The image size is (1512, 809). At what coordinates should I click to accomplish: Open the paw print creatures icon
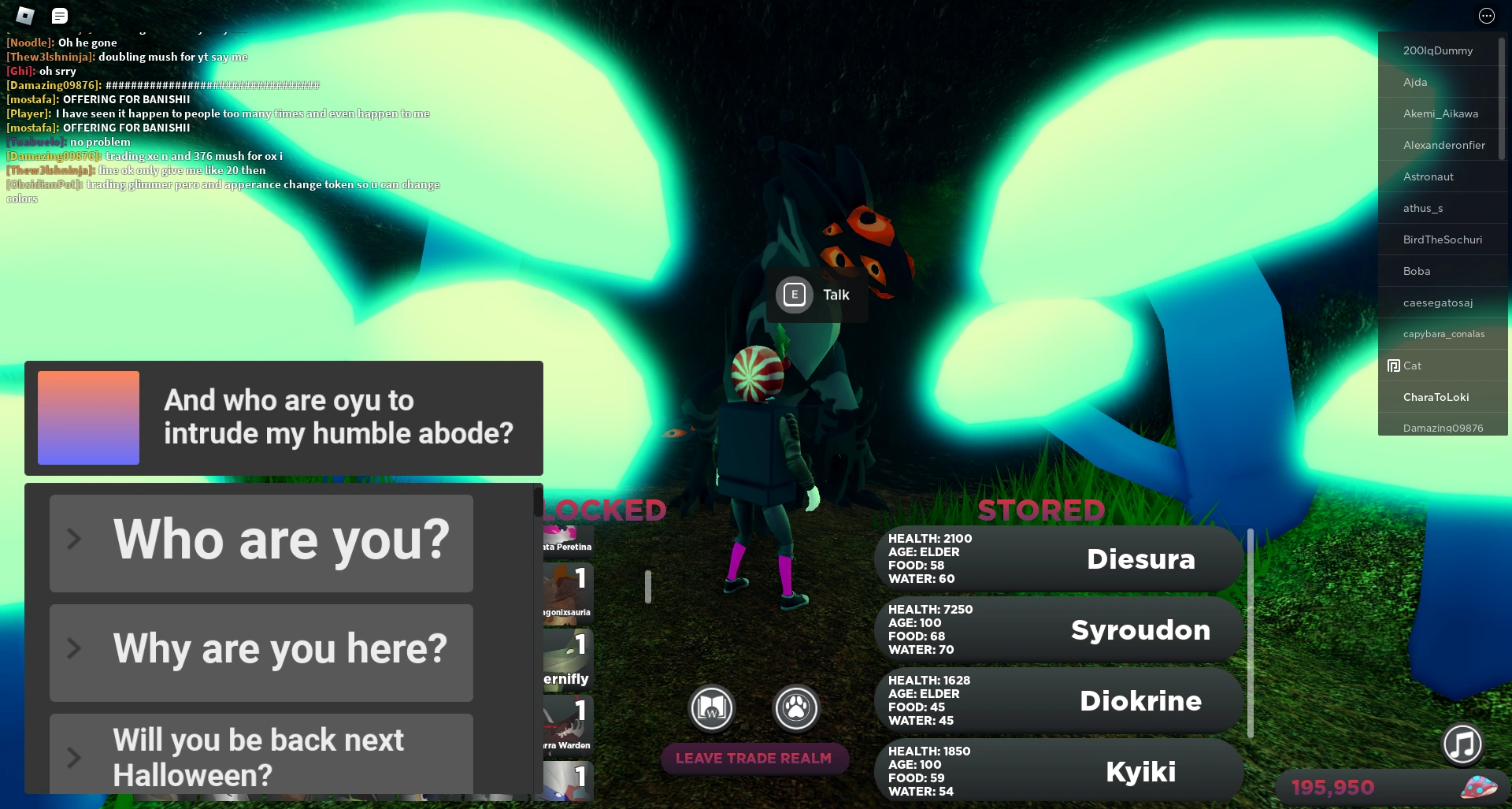(796, 708)
